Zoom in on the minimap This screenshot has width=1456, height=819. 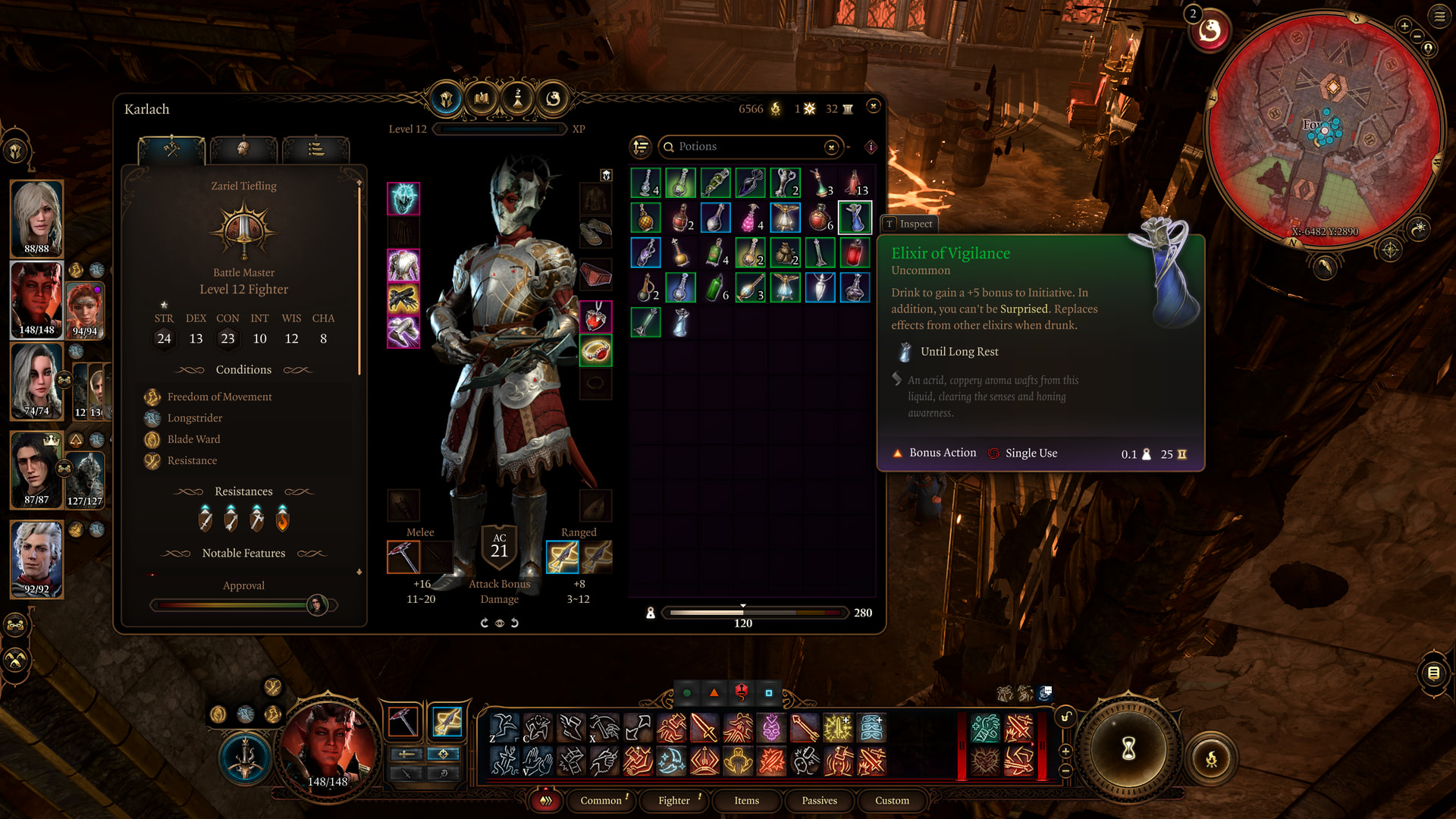(1404, 26)
